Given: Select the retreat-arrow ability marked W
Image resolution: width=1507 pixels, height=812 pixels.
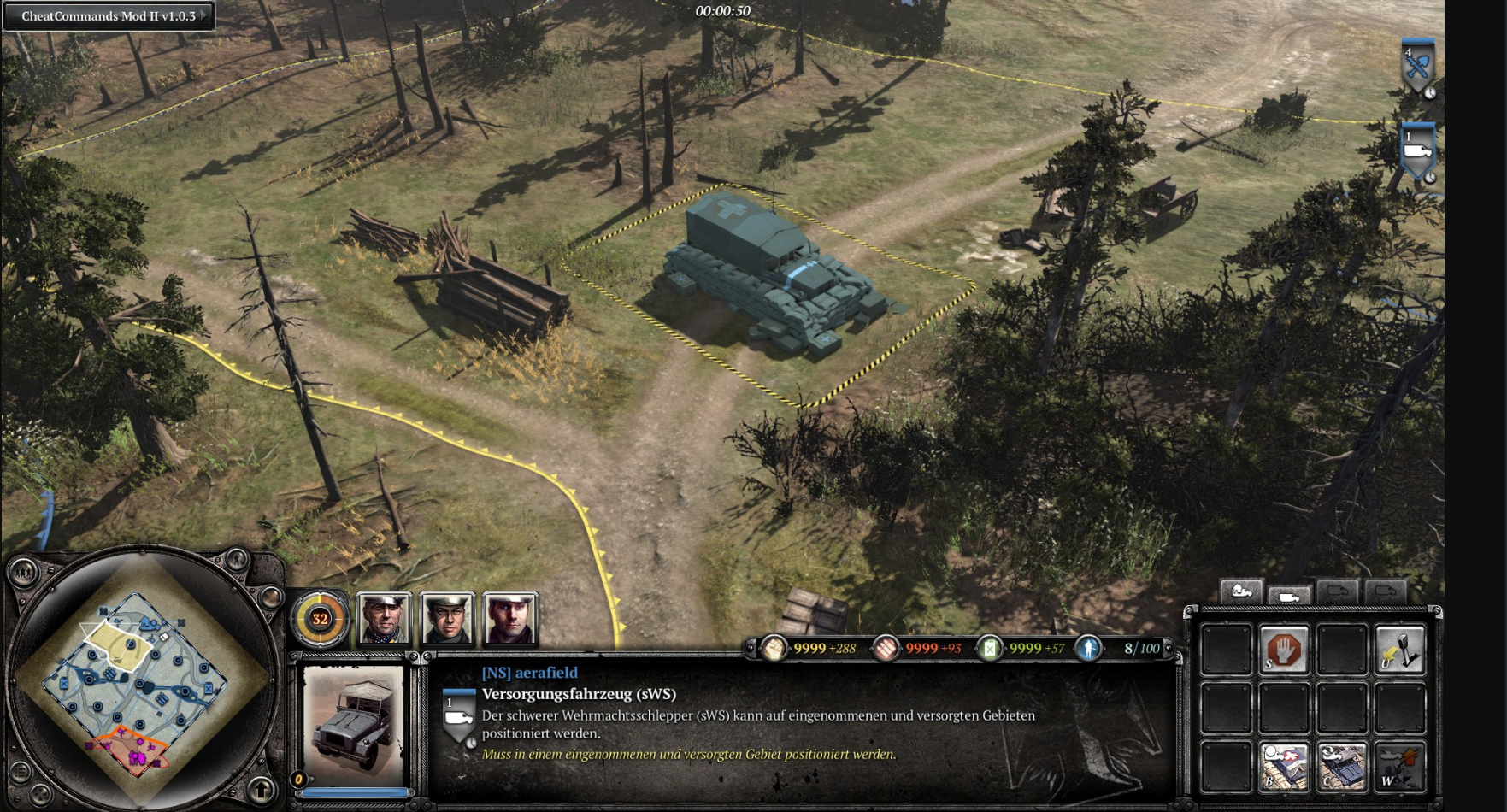Looking at the screenshot, I should pyautogui.click(x=1399, y=766).
